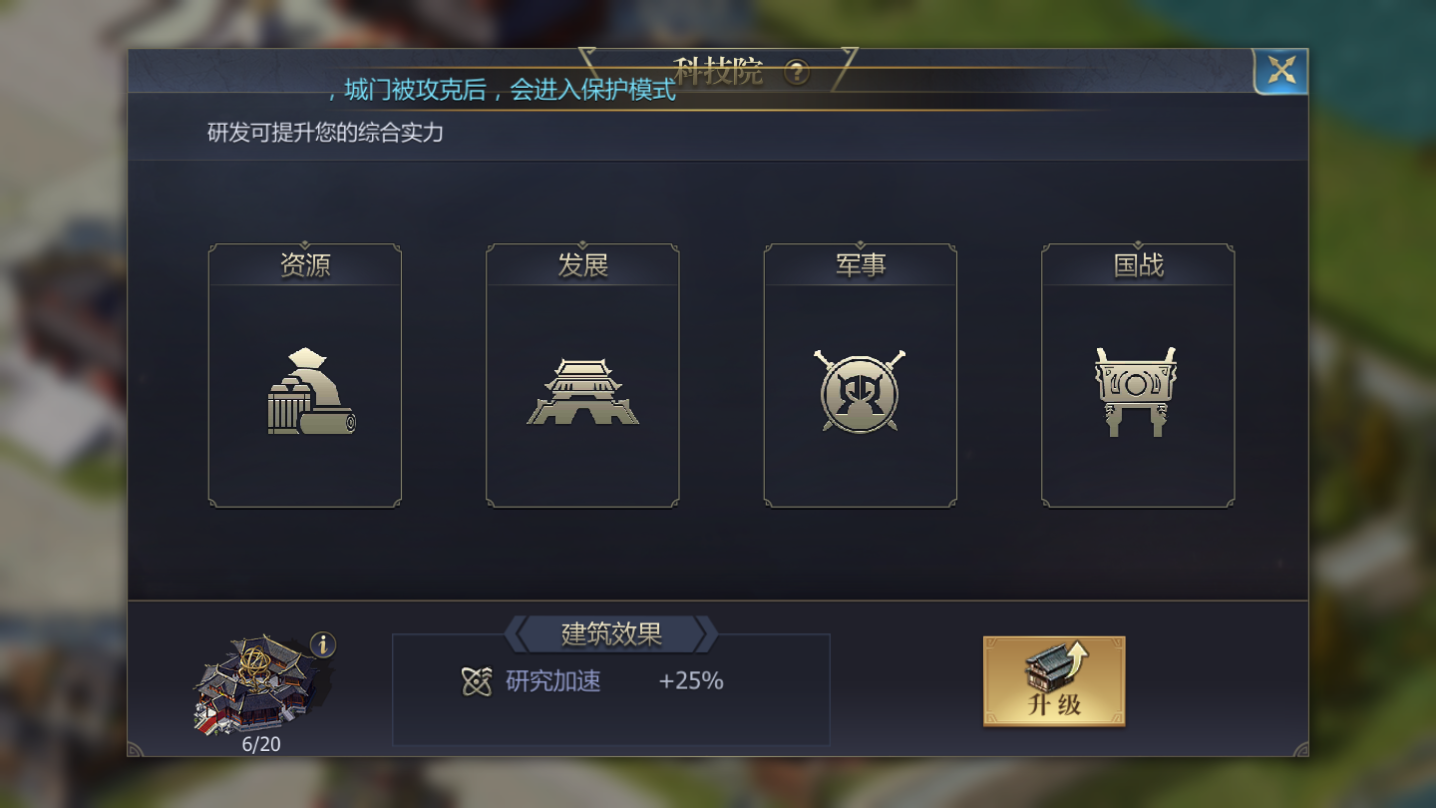The width and height of the screenshot is (1436, 808).
Task: Close the 科技院 panel with the X button
Action: click(1280, 70)
